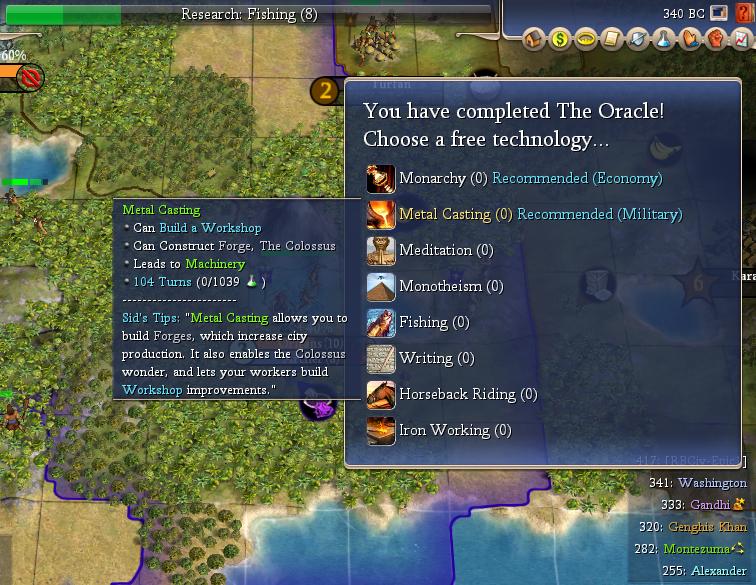
Task: Open the Civics screen ring icon
Action: [586, 40]
